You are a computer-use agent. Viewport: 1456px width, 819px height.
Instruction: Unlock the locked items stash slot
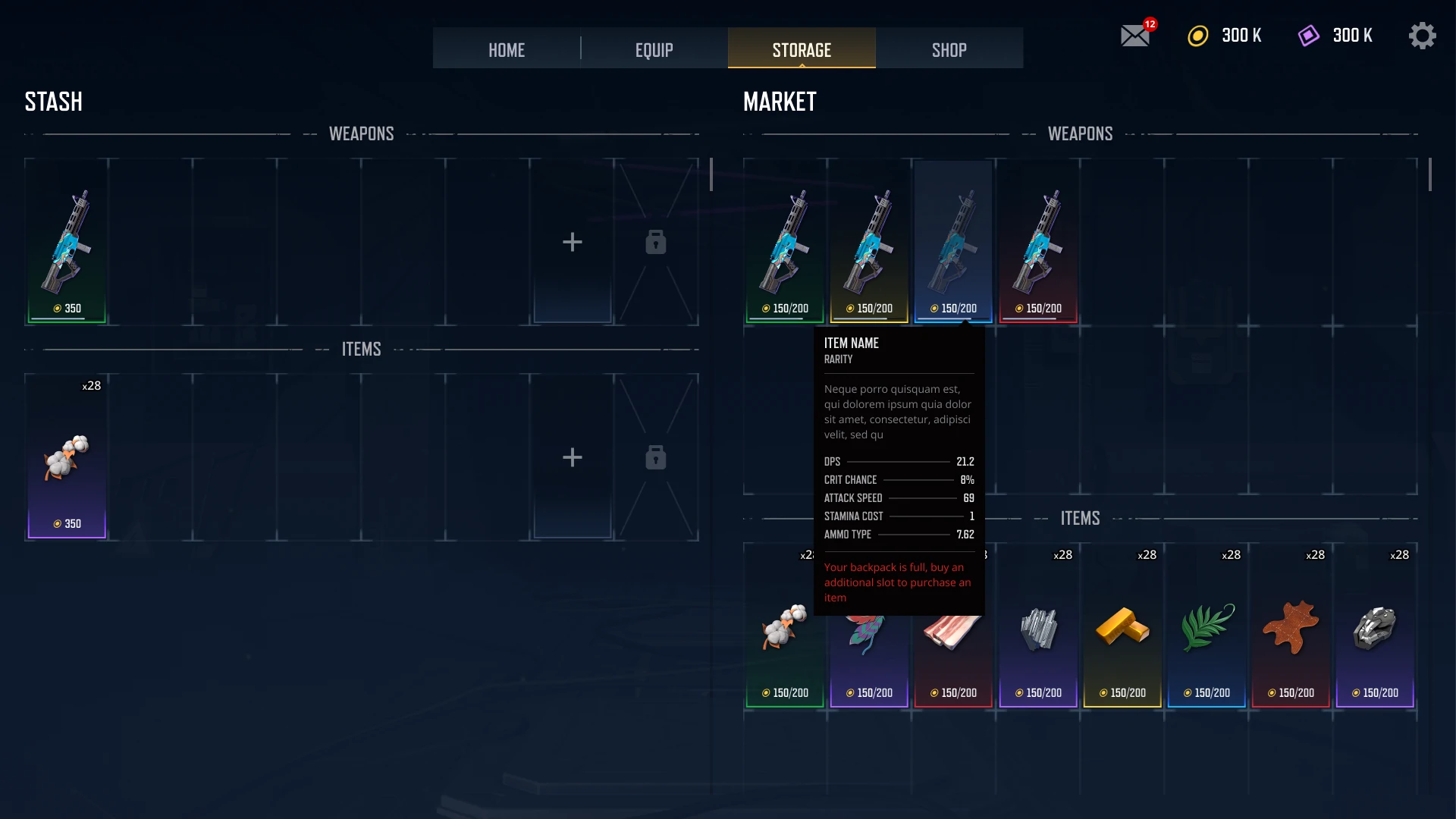coord(656,458)
